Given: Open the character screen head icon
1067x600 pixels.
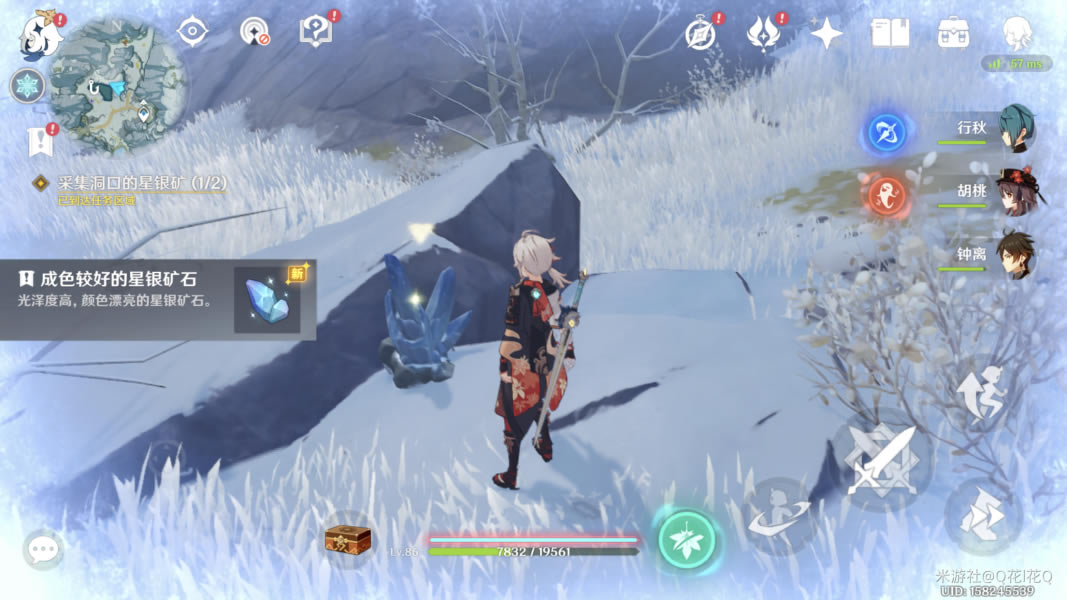Looking at the screenshot, I should click(x=1017, y=34).
